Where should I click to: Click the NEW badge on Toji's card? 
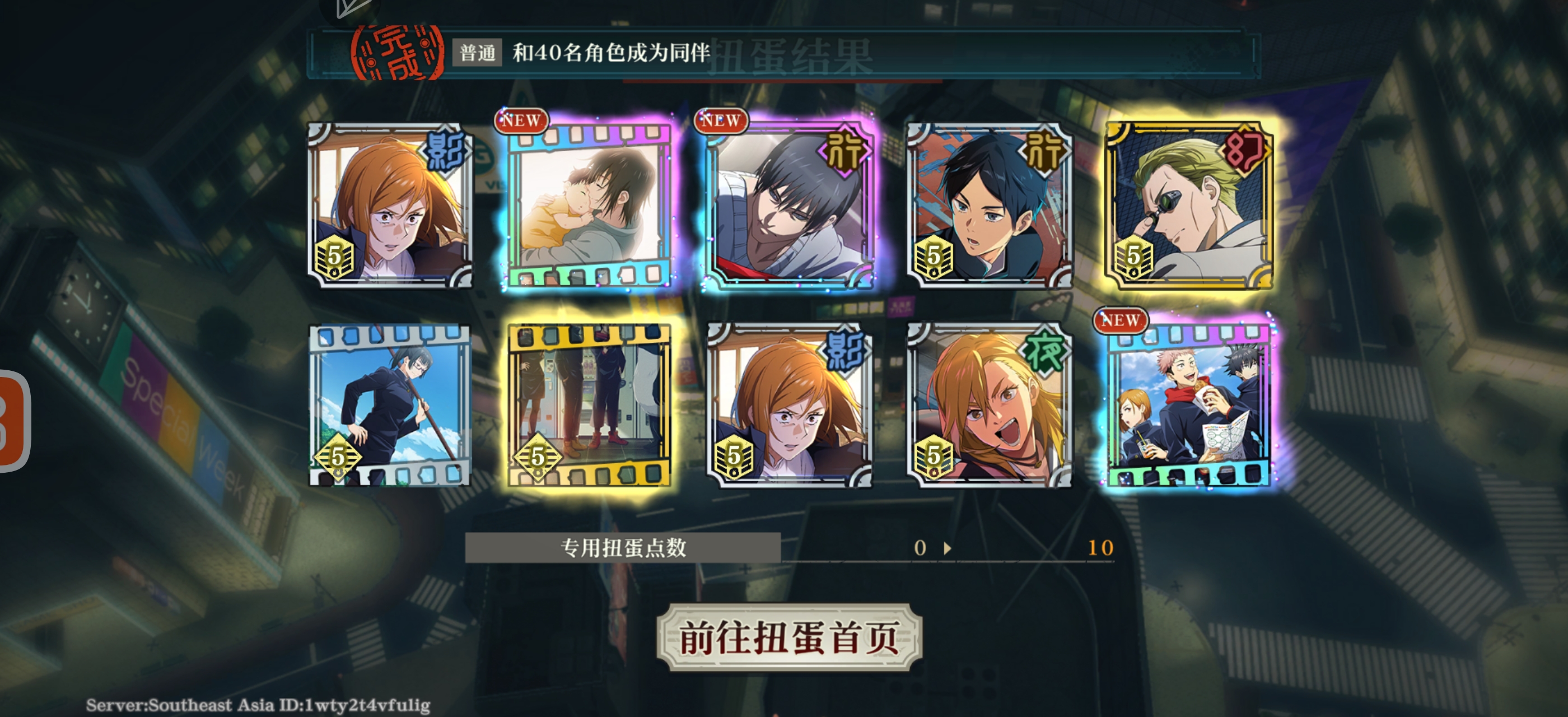(721, 121)
